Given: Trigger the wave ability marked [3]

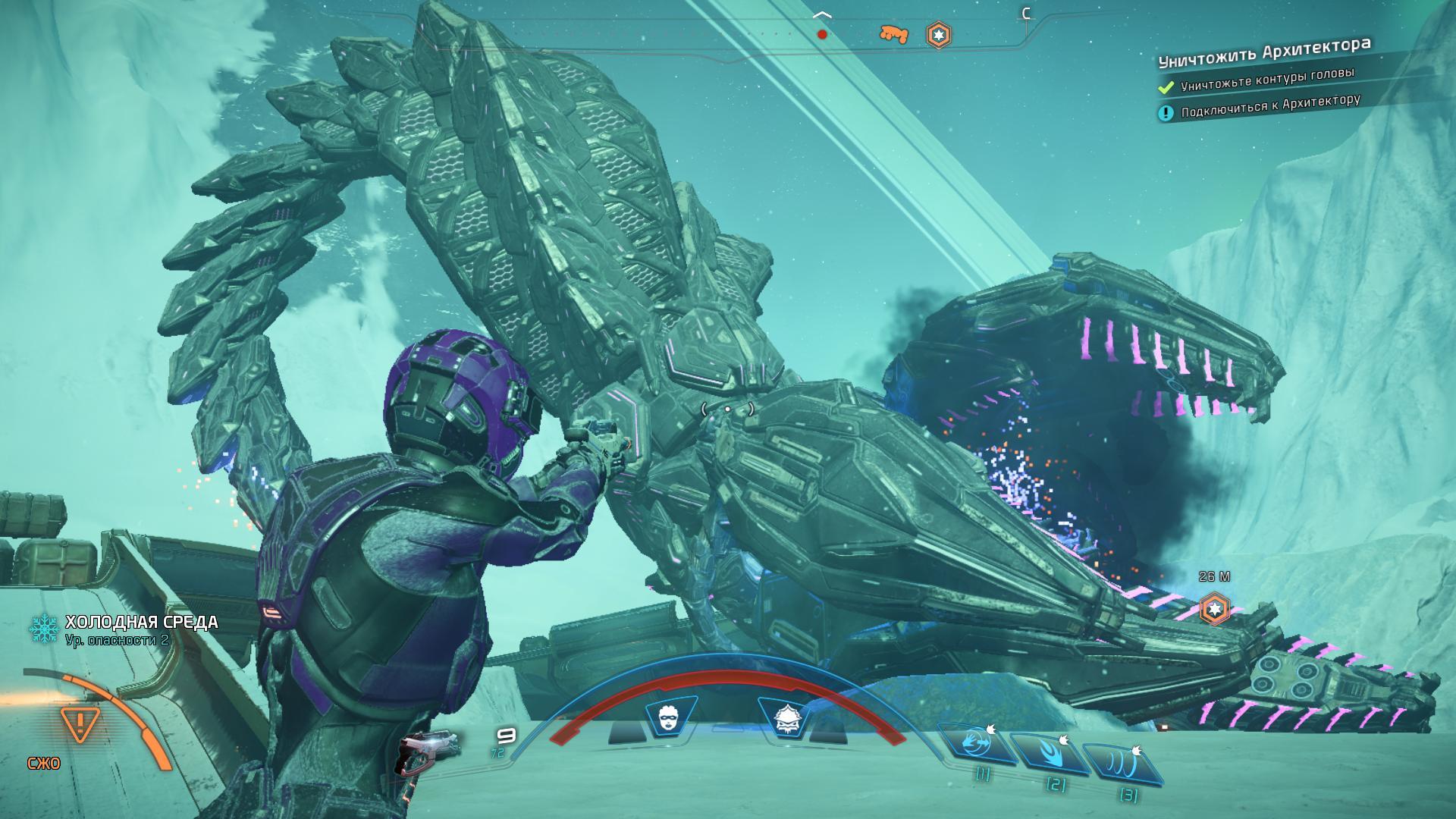Looking at the screenshot, I should pos(1123,763).
